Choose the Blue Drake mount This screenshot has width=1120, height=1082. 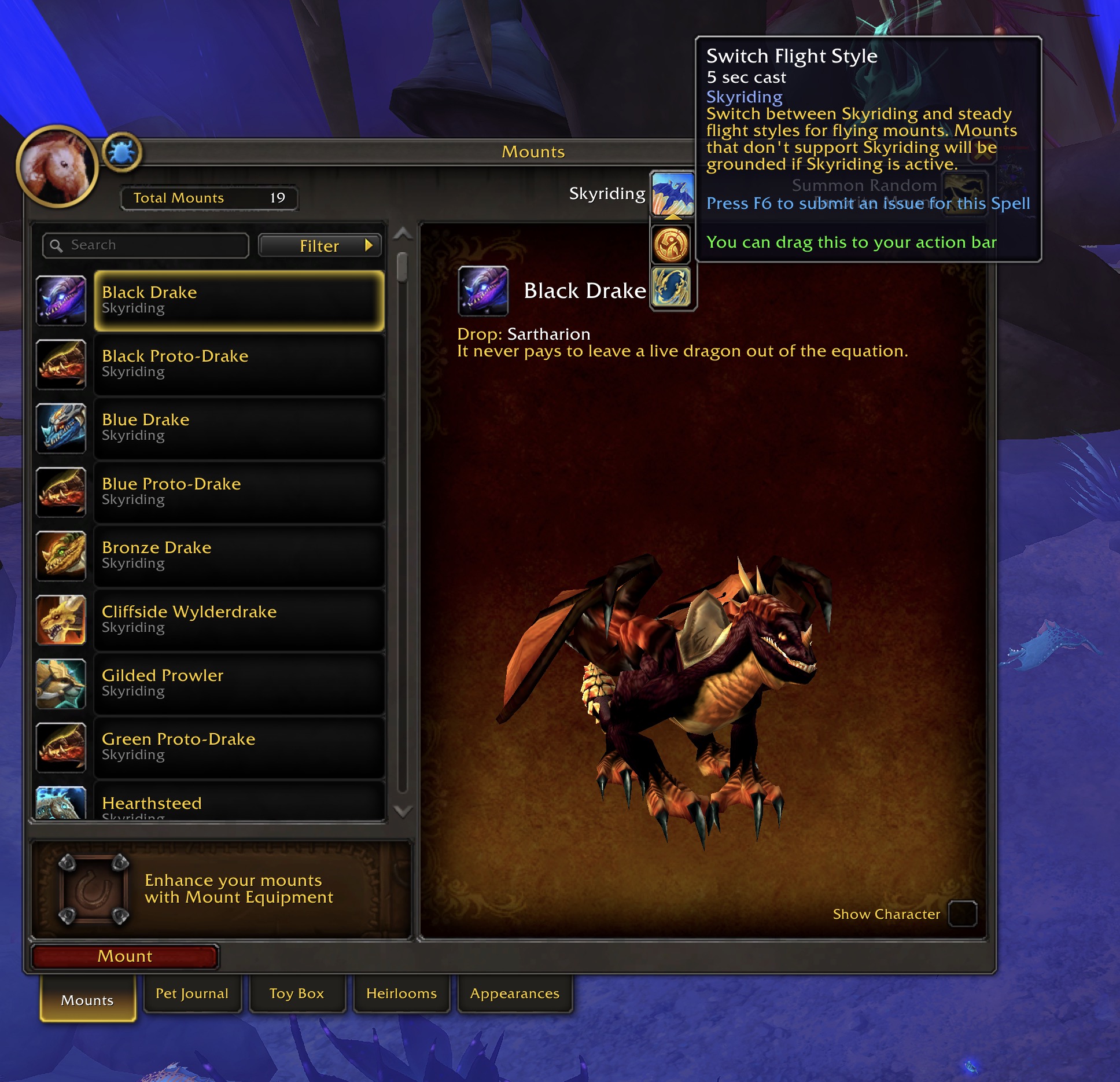coord(238,428)
